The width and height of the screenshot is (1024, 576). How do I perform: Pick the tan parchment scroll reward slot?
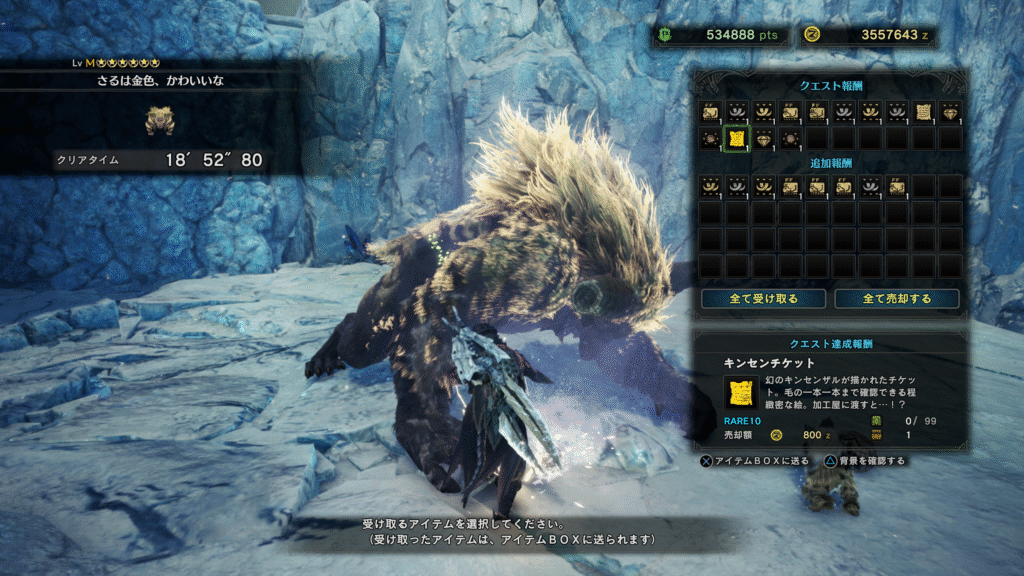click(x=923, y=111)
